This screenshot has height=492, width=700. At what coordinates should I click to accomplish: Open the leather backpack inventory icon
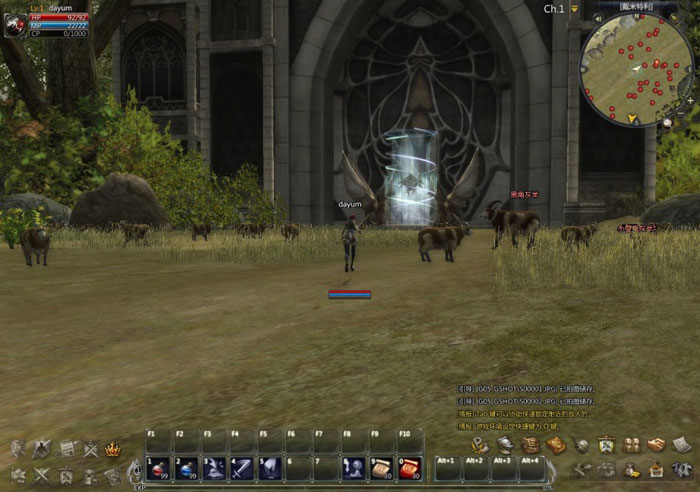pyautogui.click(x=531, y=446)
